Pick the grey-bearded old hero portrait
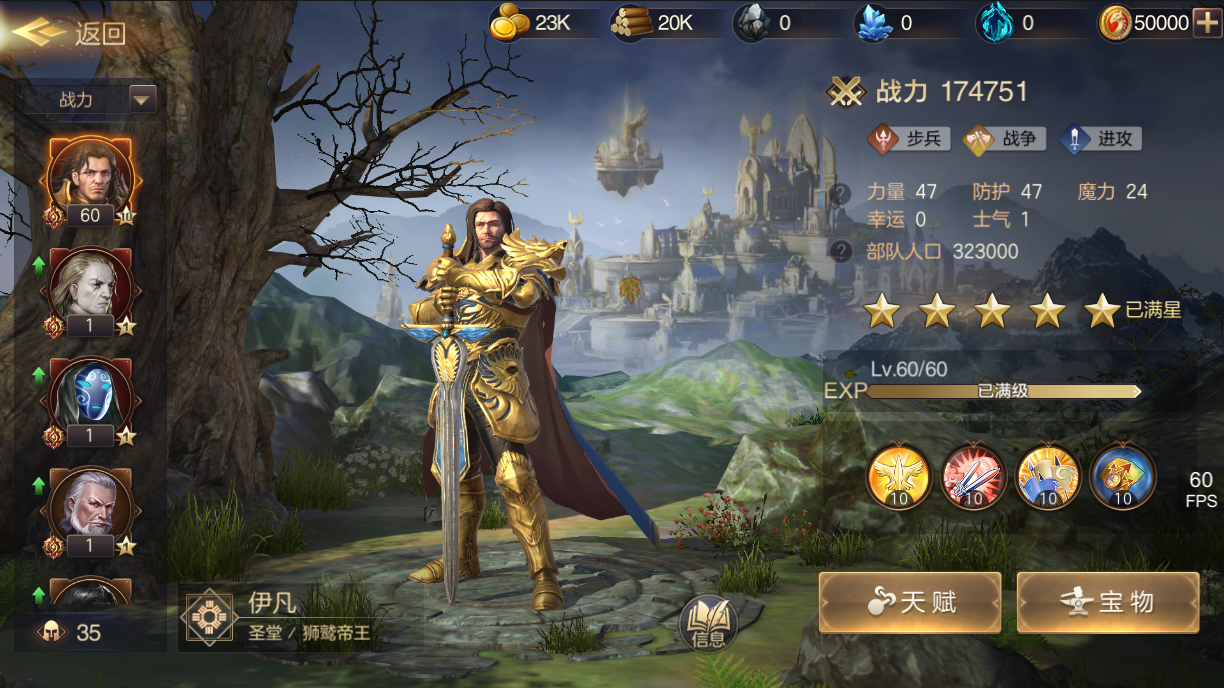This screenshot has width=1224, height=688. (x=90, y=505)
